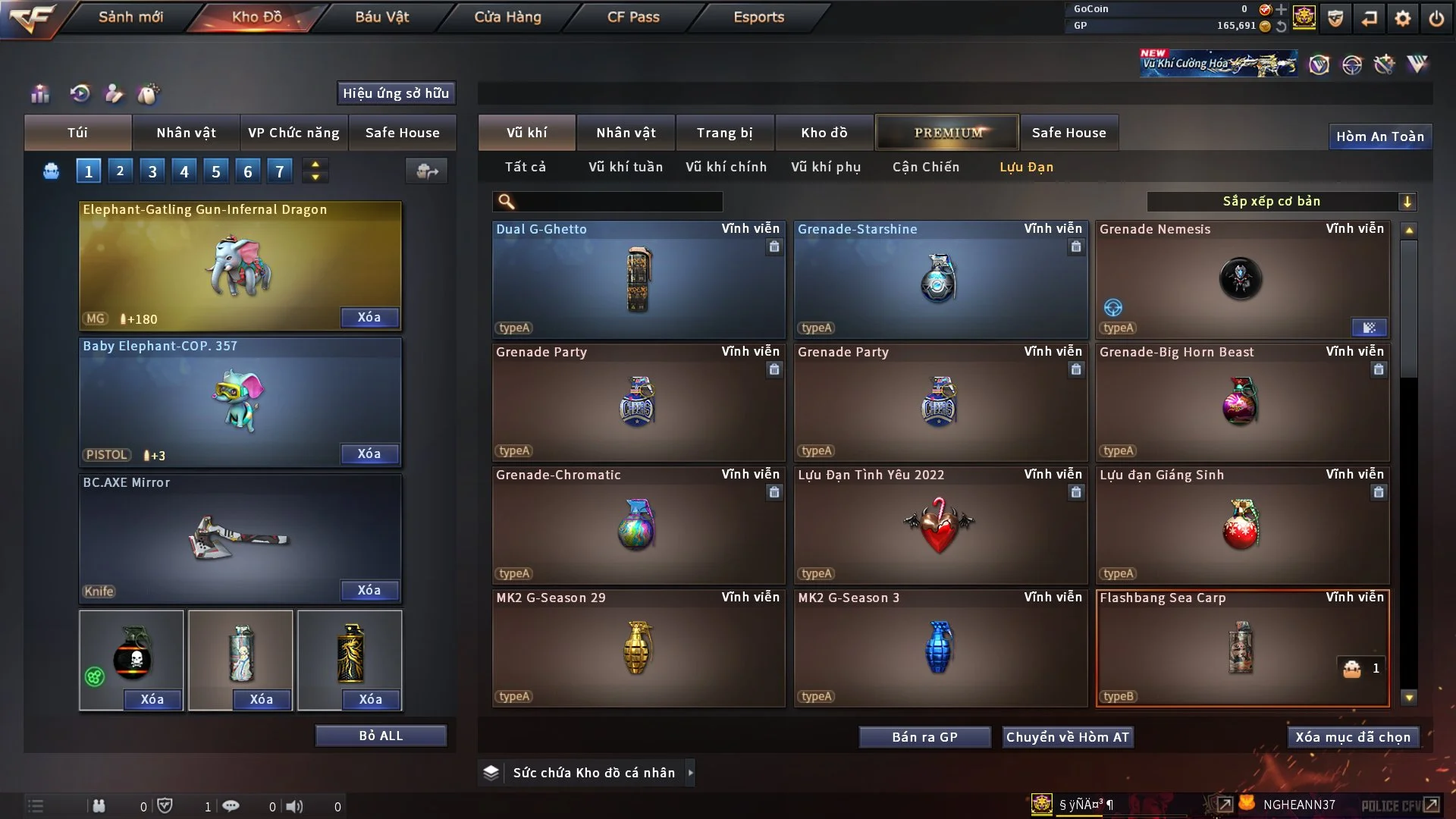
Task: Go to the Sảnh mới lobby
Action: [x=130, y=17]
